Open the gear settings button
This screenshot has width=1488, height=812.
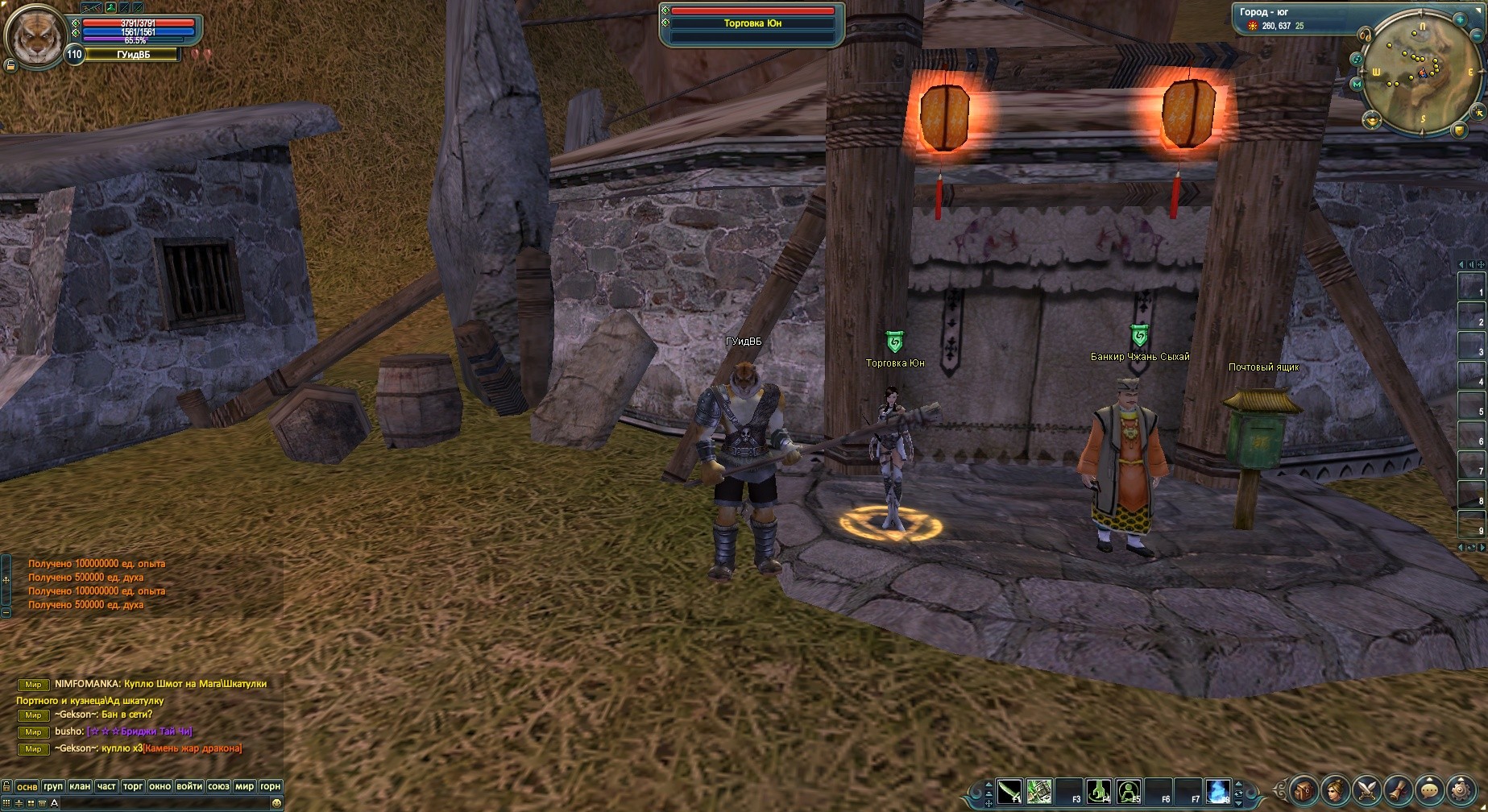pyautogui.click(x=1461, y=789)
